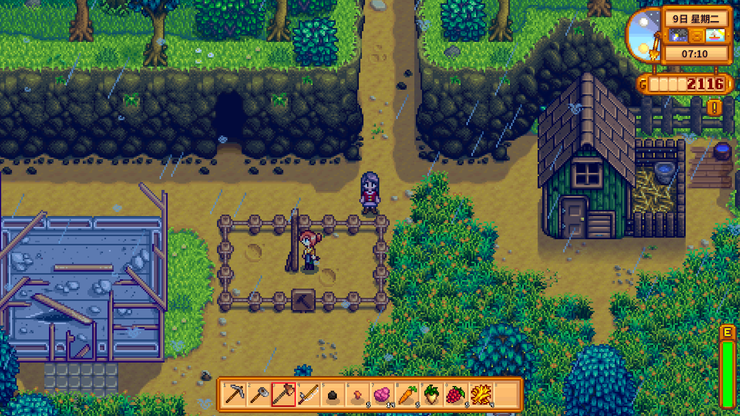The width and height of the screenshot is (740, 416).
Task: Open the quest journal exclamation icon
Action: 714,106
